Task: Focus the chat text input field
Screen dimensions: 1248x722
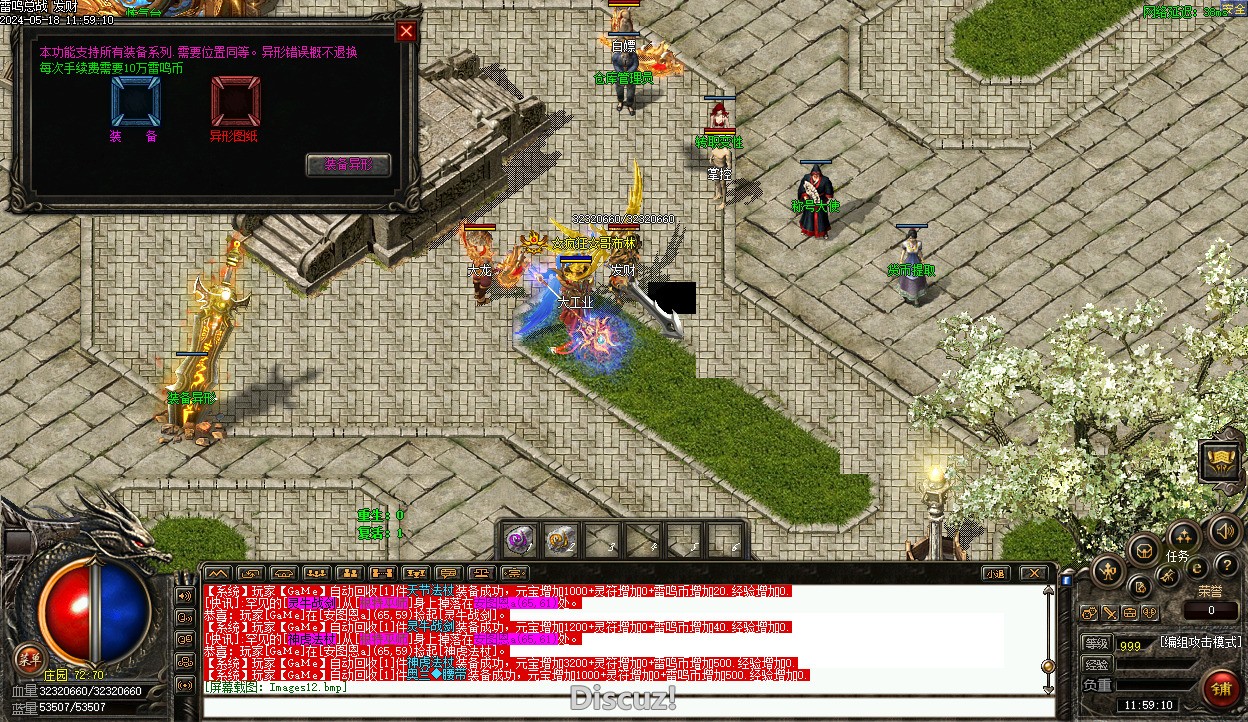Action: click(620, 706)
